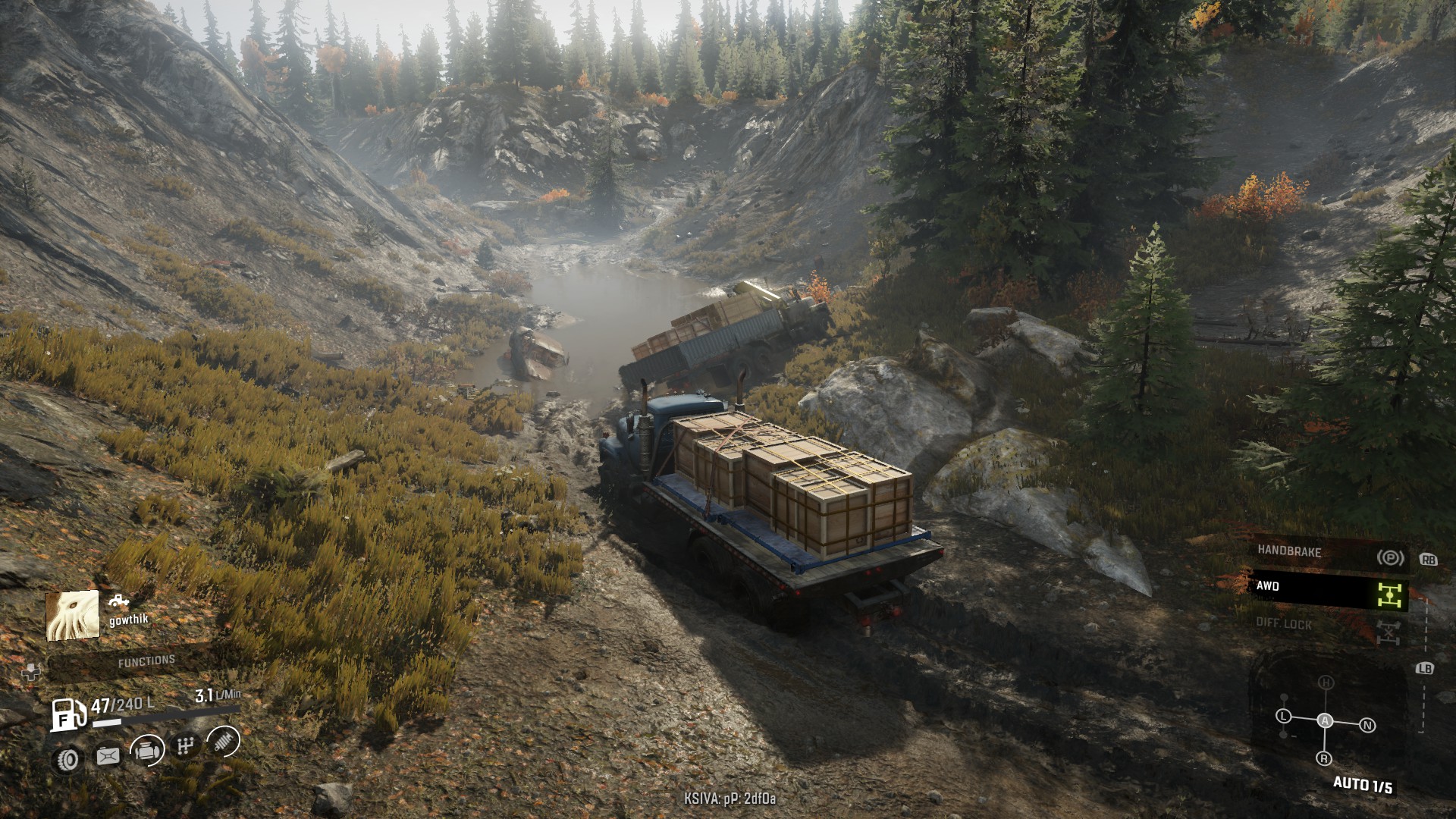
Task: Toggle the AWD drive mode
Action: point(1327,589)
